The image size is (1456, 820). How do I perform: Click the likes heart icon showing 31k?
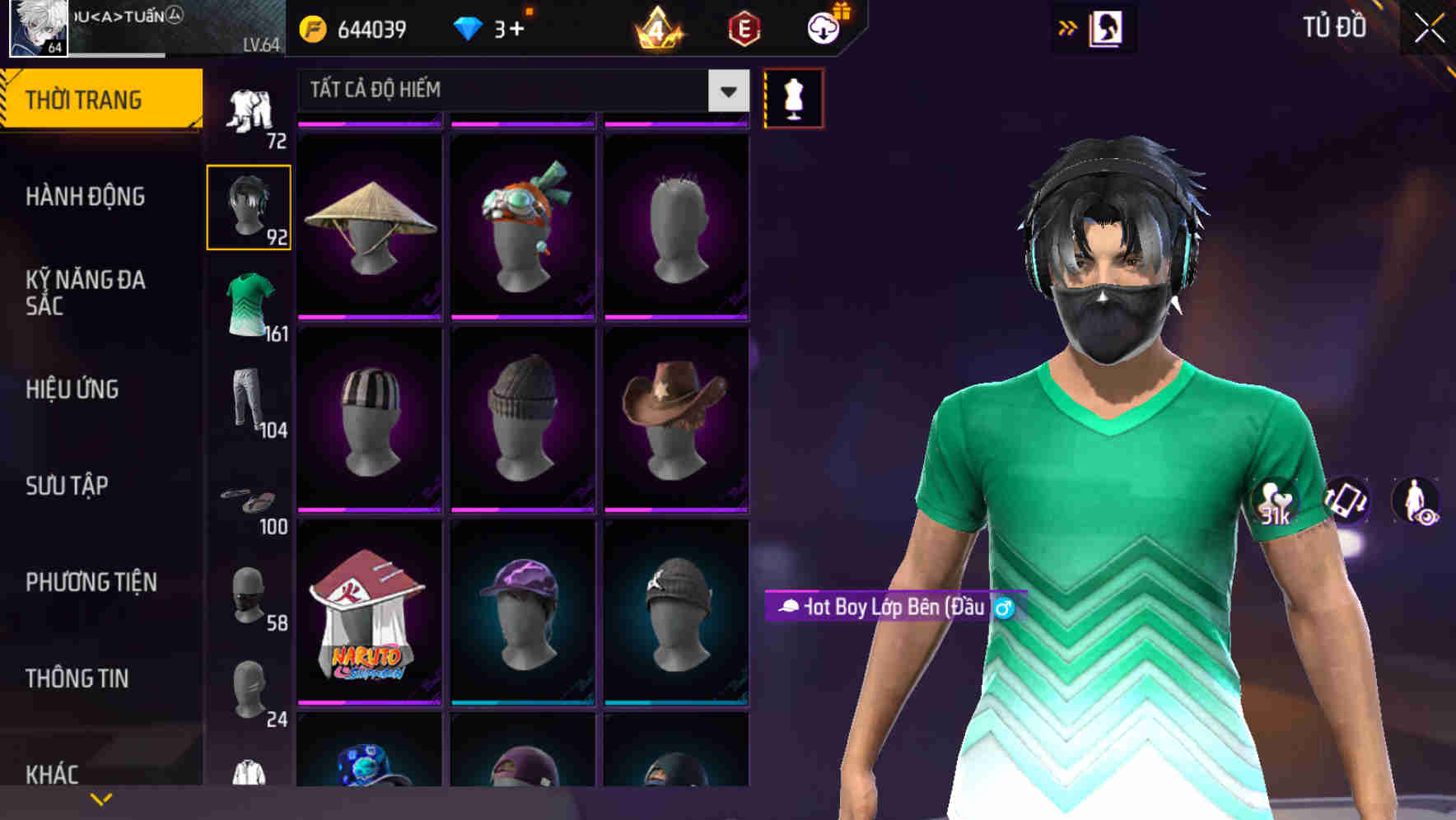click(x=1272, y=504)
